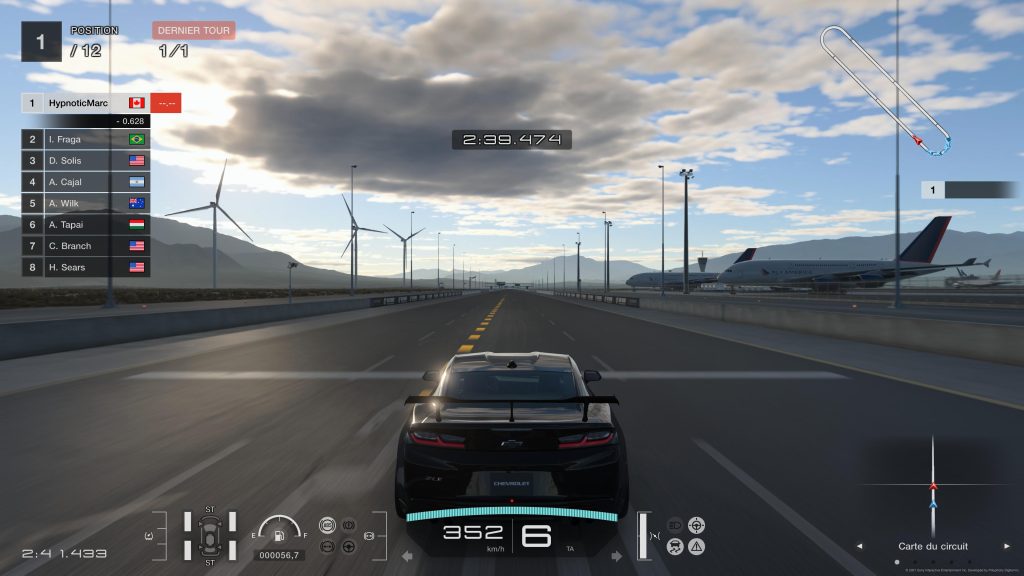Switch to the next multi-function display page
Screen dimensions: 1024x576
[x=1006, y=547]
